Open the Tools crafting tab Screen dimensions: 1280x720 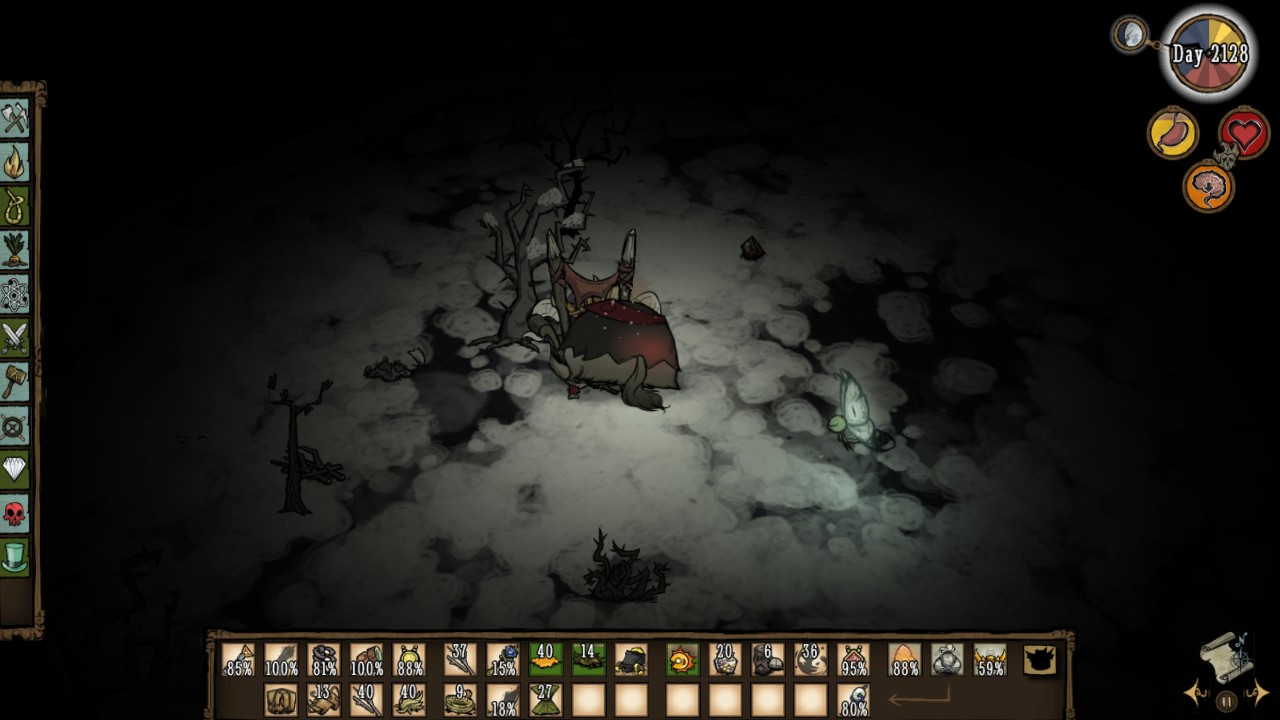[x=14, y=118]
